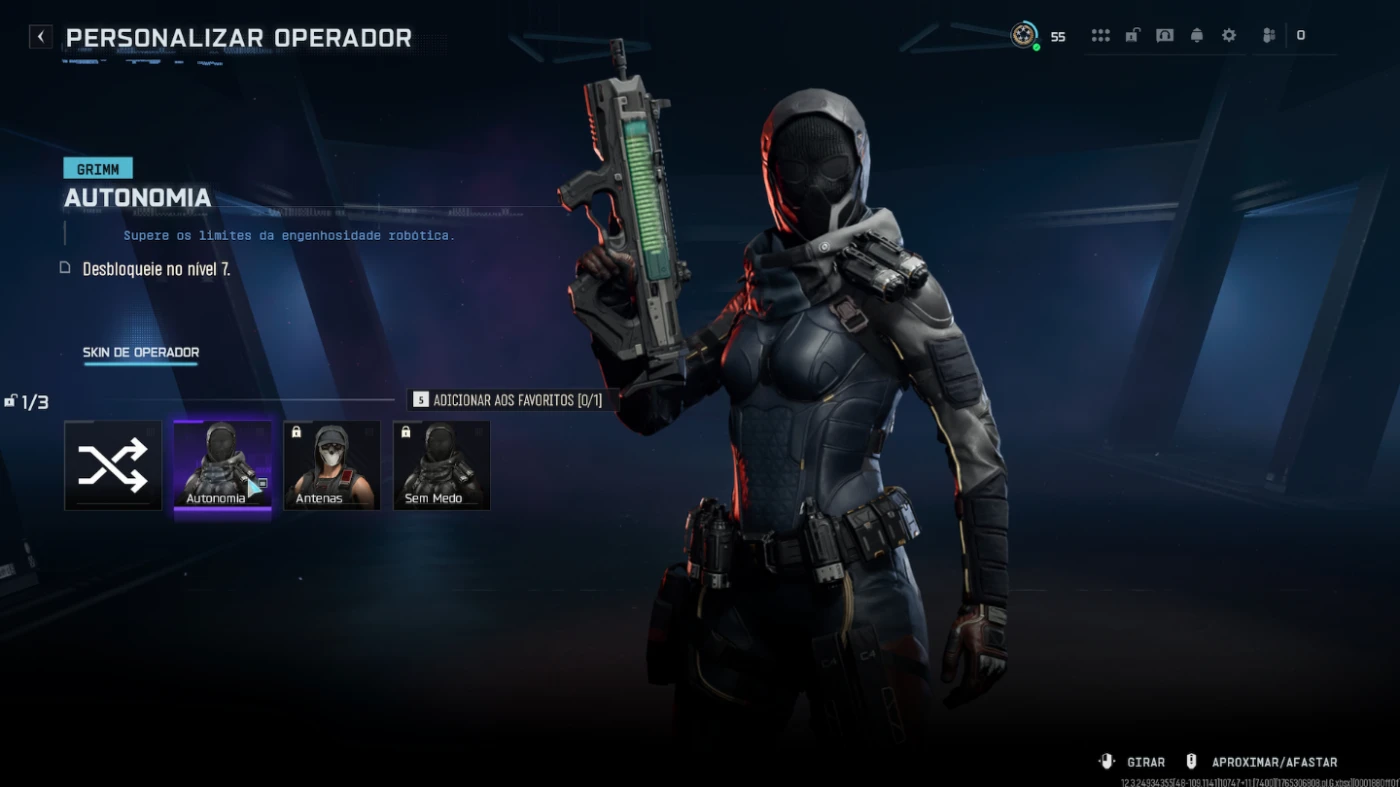
Task: Pick the locked Sem Medo skin
Action: (442, 465)
